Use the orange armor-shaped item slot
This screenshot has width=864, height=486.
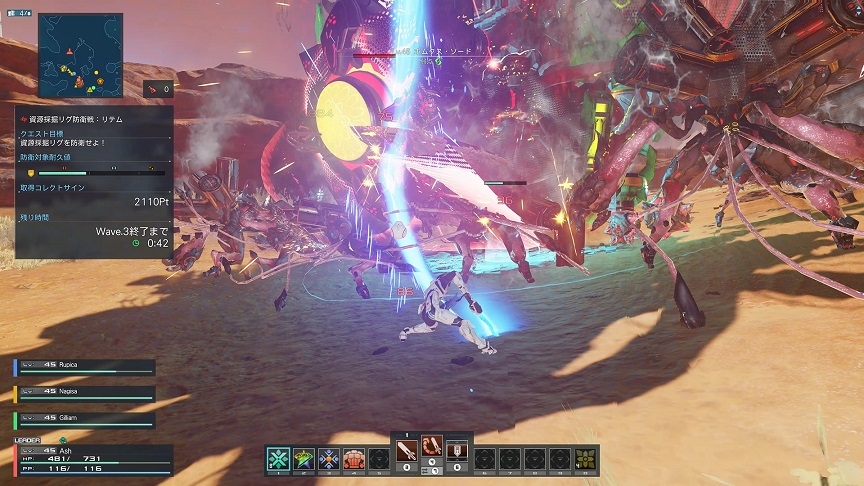[x=353, y=459]
